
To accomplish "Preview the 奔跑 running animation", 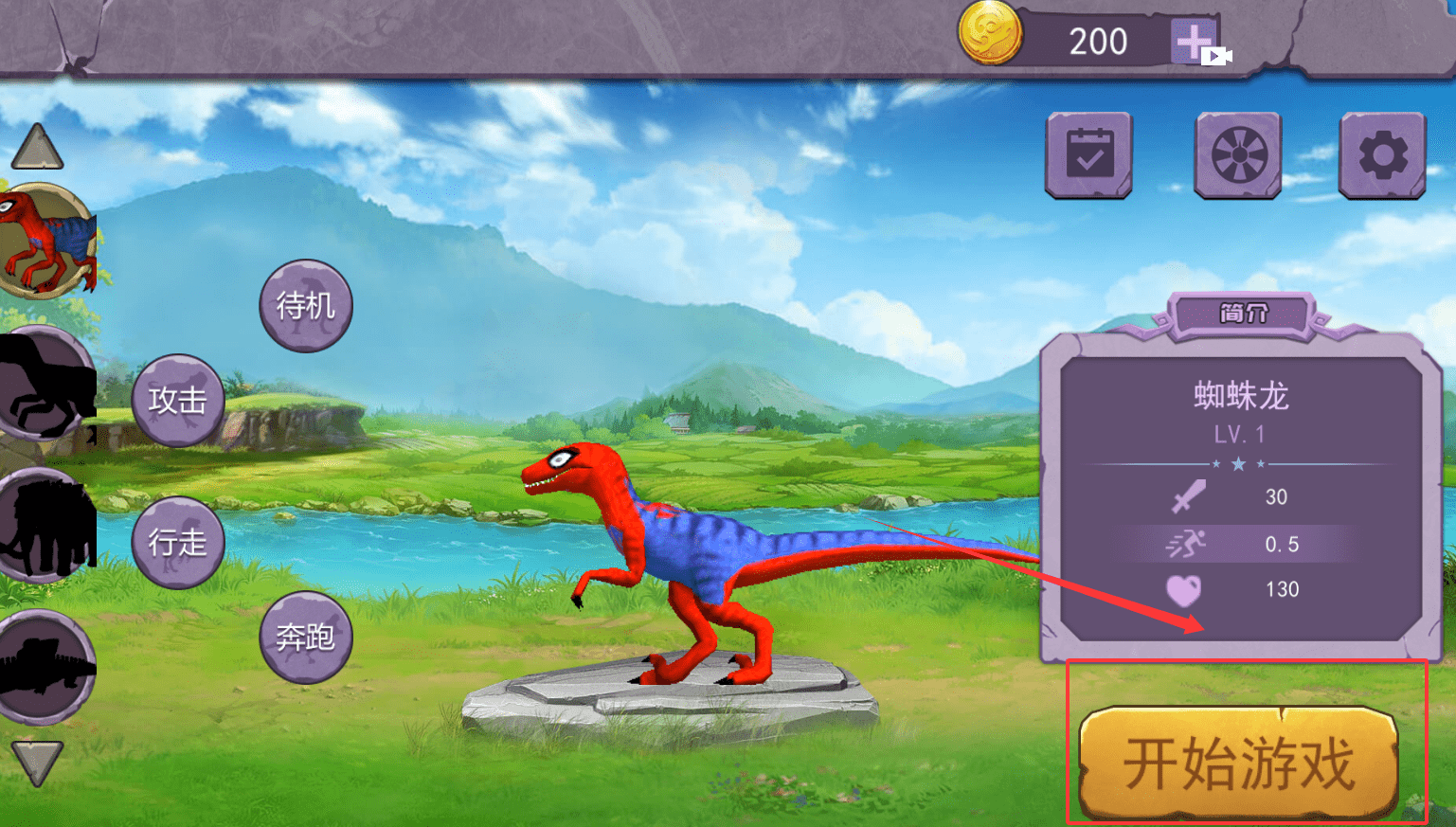I will point(306,638).
